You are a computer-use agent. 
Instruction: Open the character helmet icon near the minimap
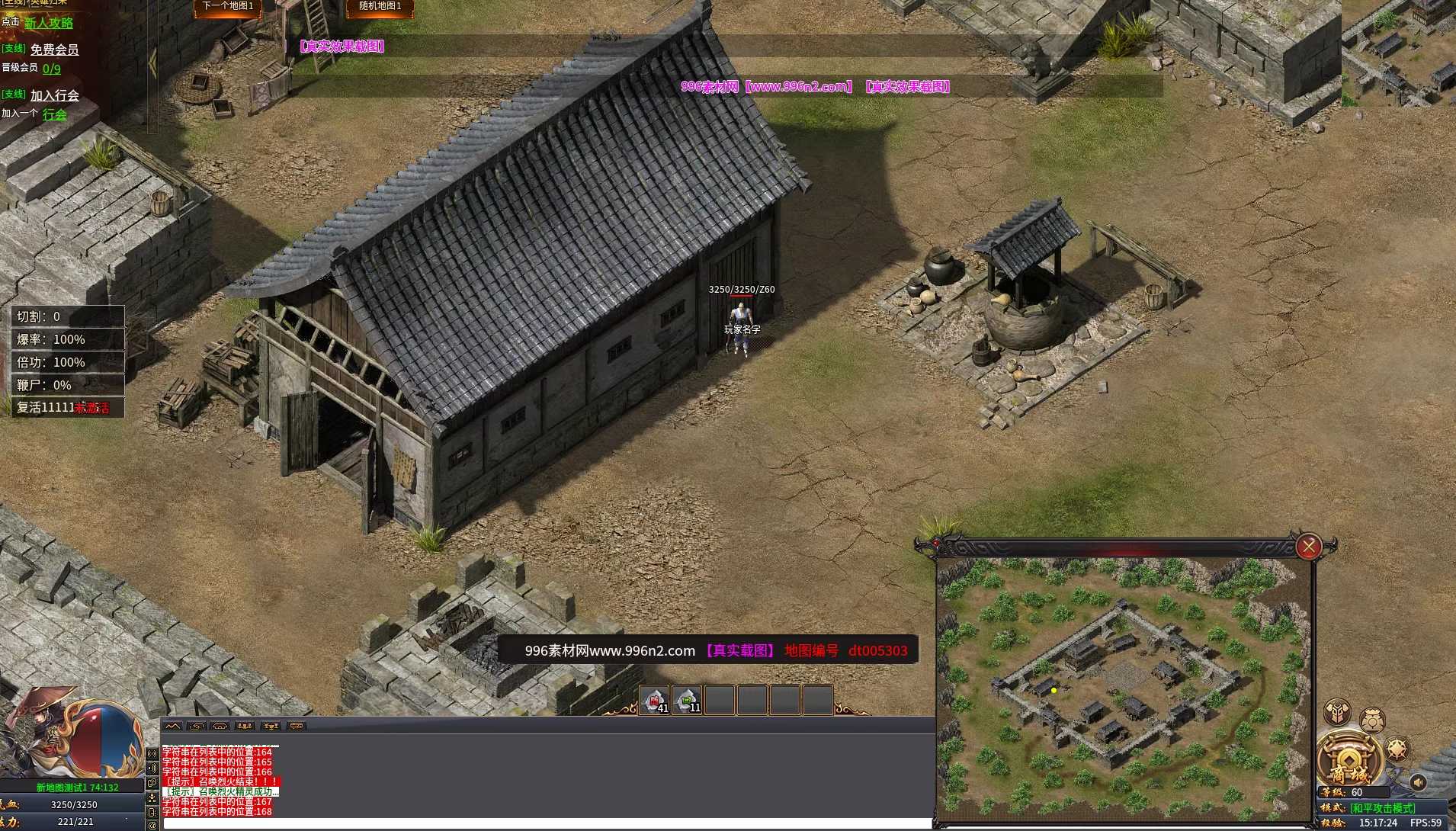1372,720
